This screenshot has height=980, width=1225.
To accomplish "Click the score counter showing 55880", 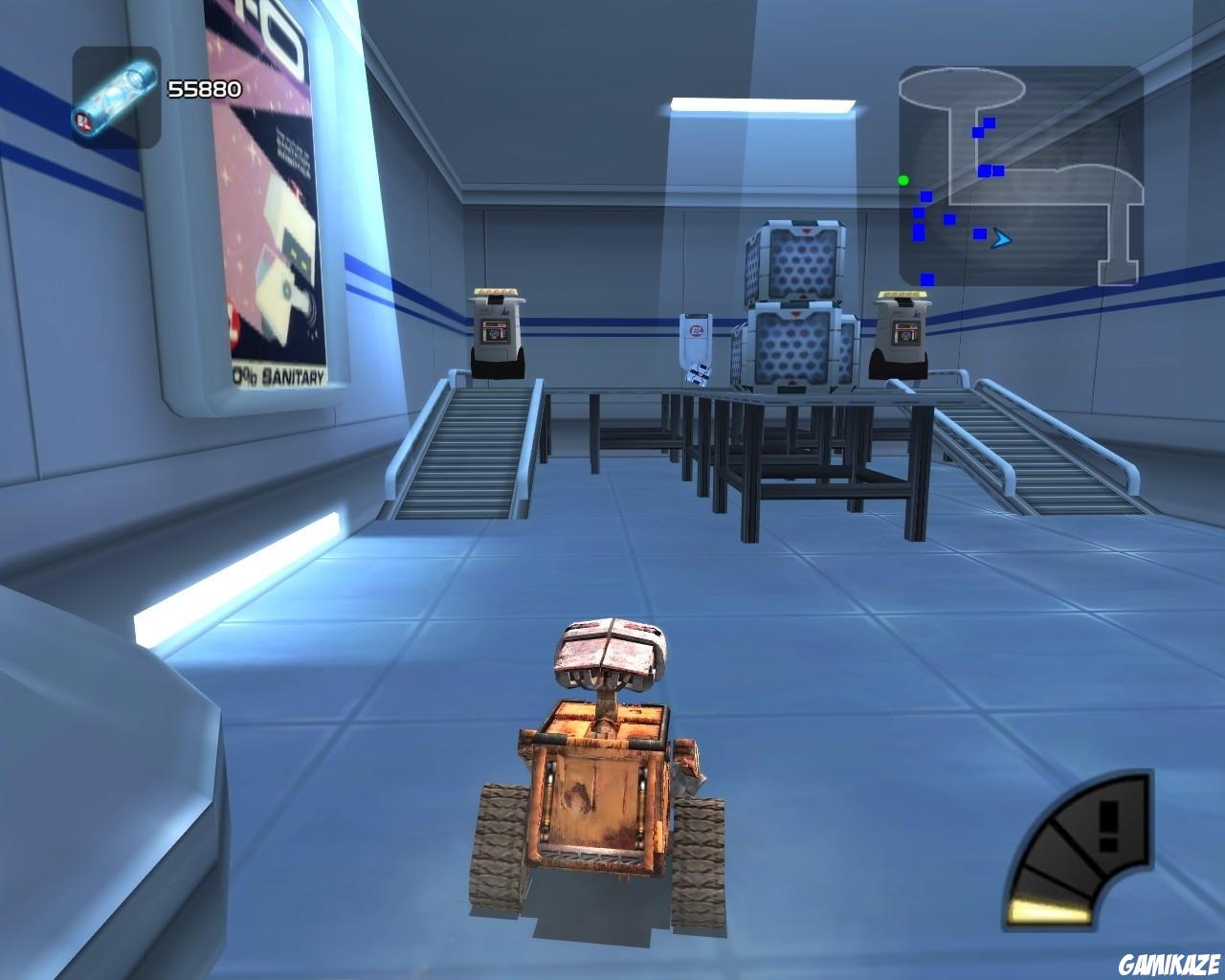I will point(203,90).
